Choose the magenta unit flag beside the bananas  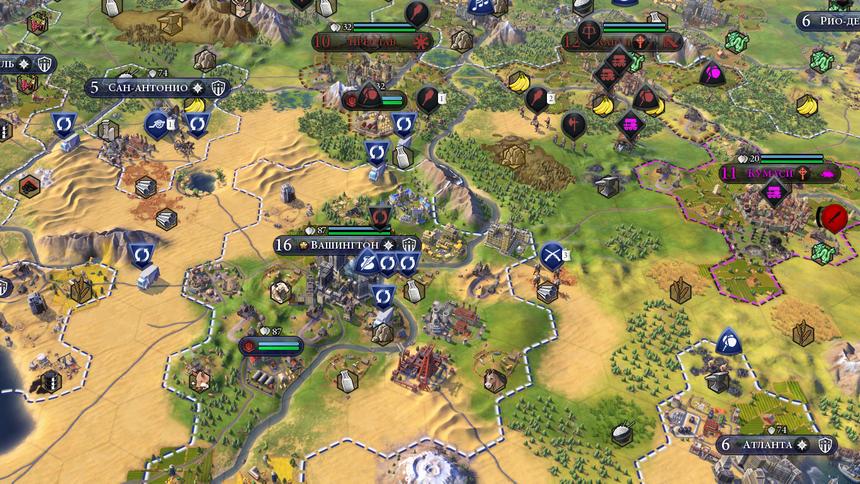coord(712,73)
